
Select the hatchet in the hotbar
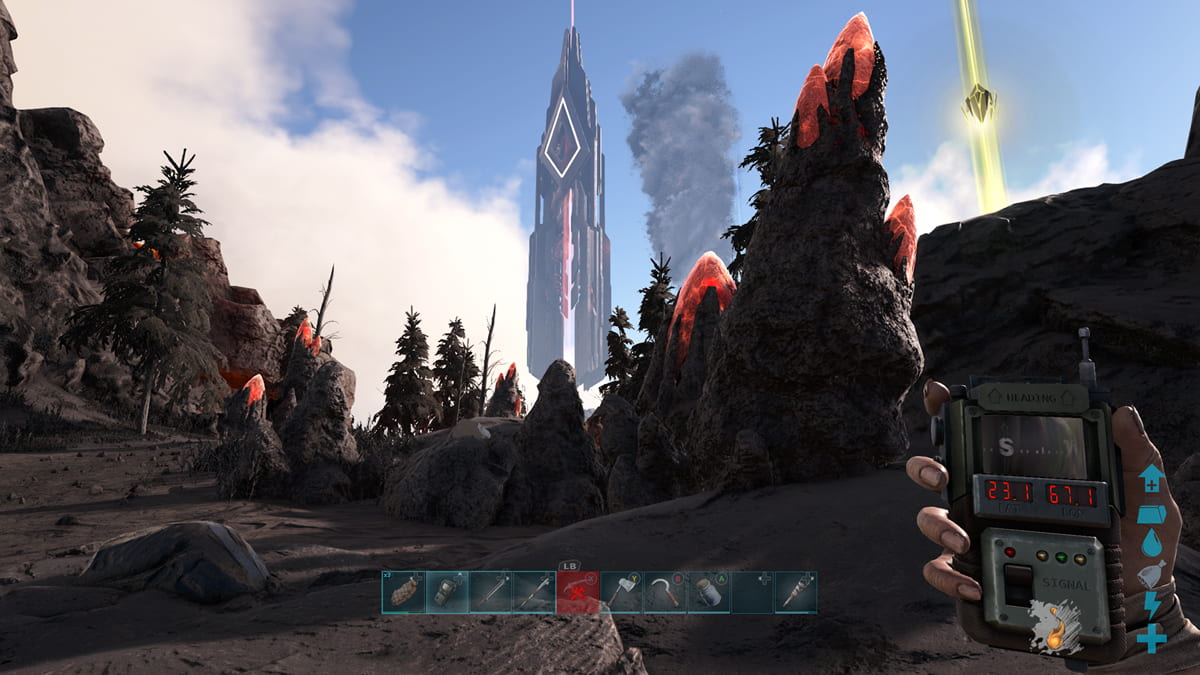622,592
